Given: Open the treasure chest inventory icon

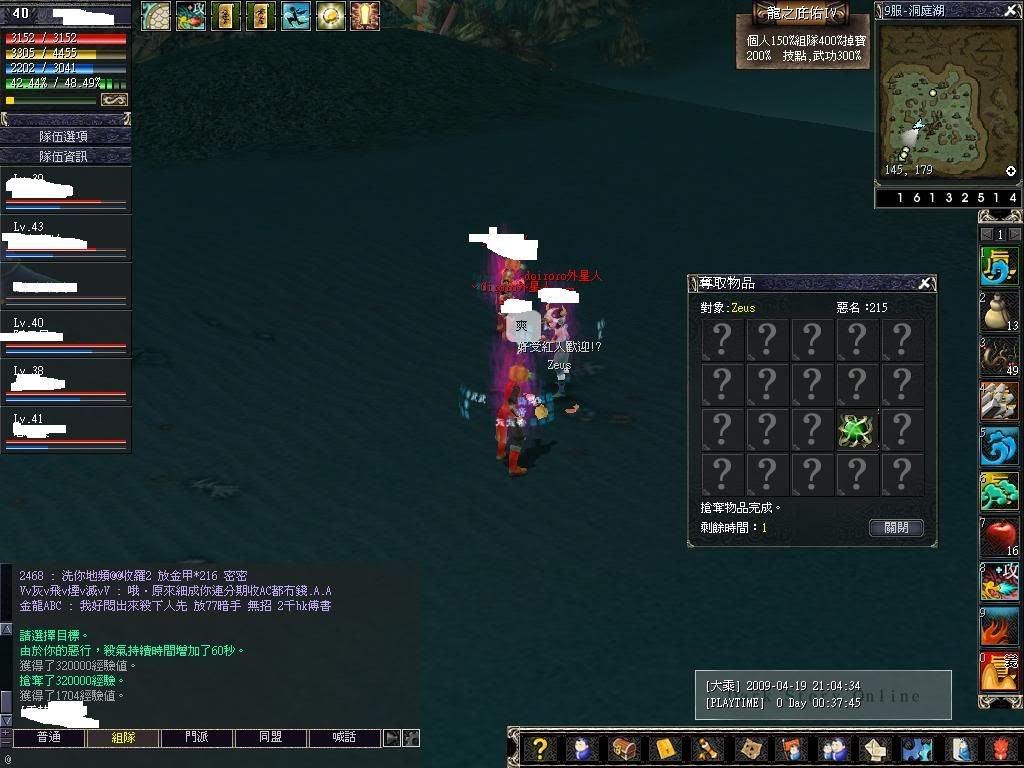Looking at the screenshot, I should pyautogui.click(x=624, y=748).
